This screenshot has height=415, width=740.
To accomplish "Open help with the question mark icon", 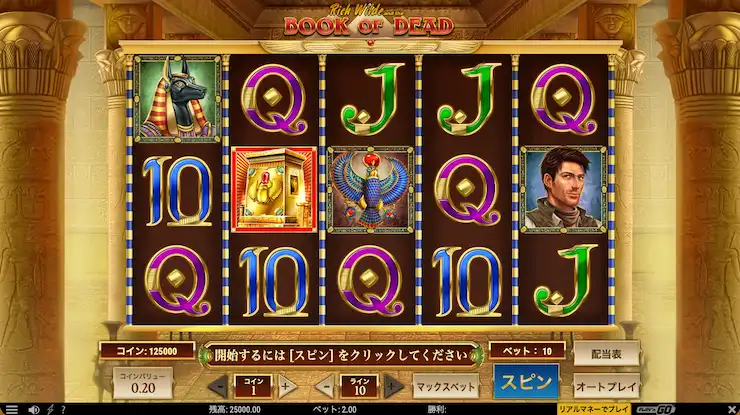I will pos(63,409).
